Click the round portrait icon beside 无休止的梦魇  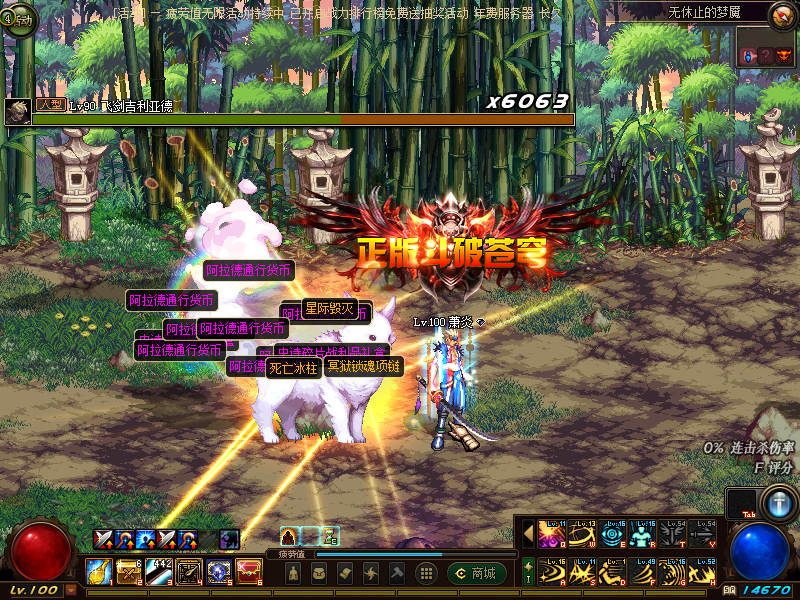pos(783,14)
